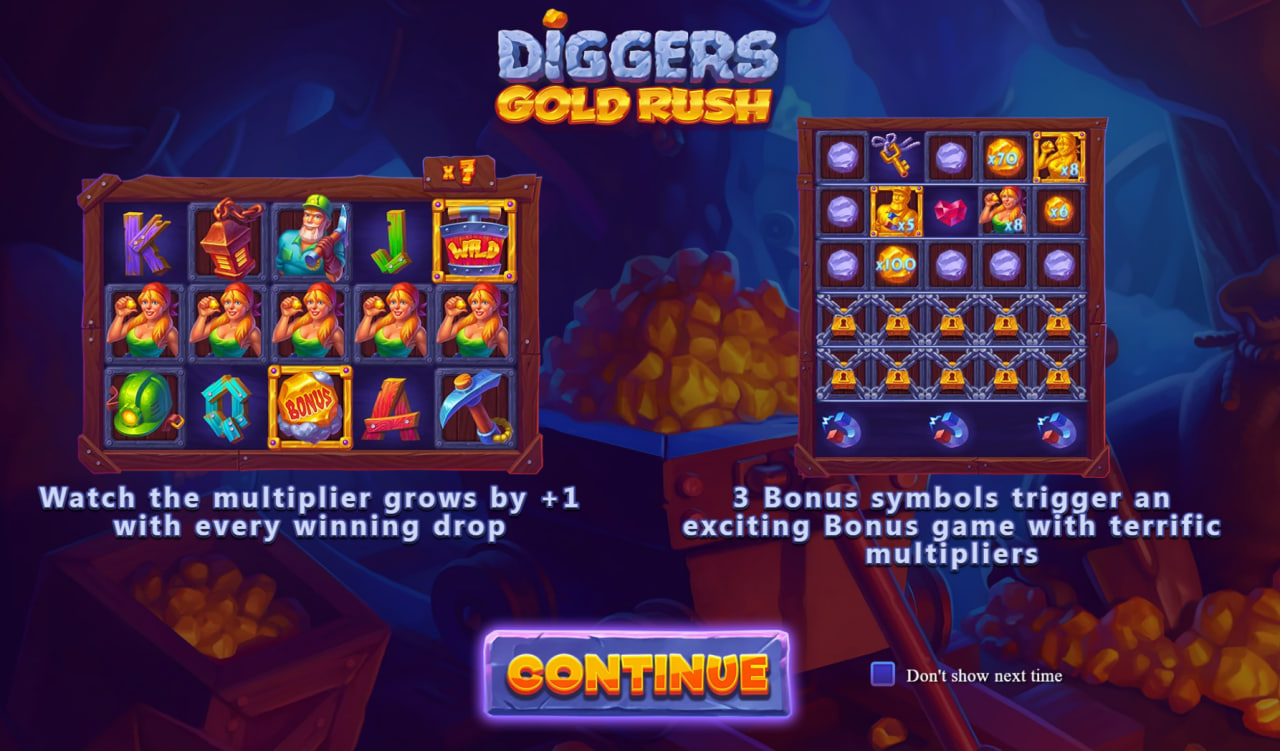Click the red heart gem symbol

coord(950,210)
